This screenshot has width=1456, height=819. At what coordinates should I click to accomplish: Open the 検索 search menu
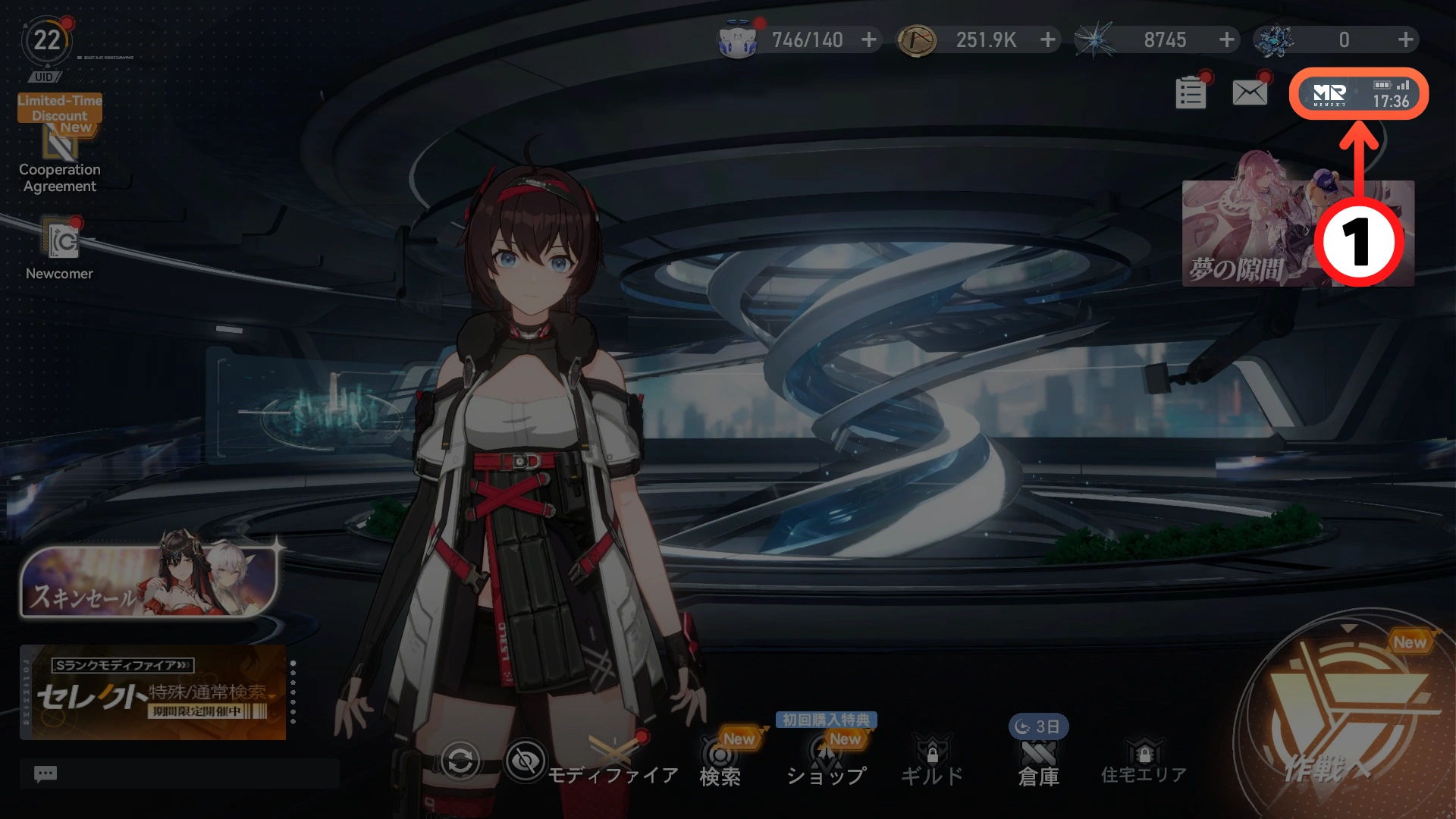coord(720,761)
